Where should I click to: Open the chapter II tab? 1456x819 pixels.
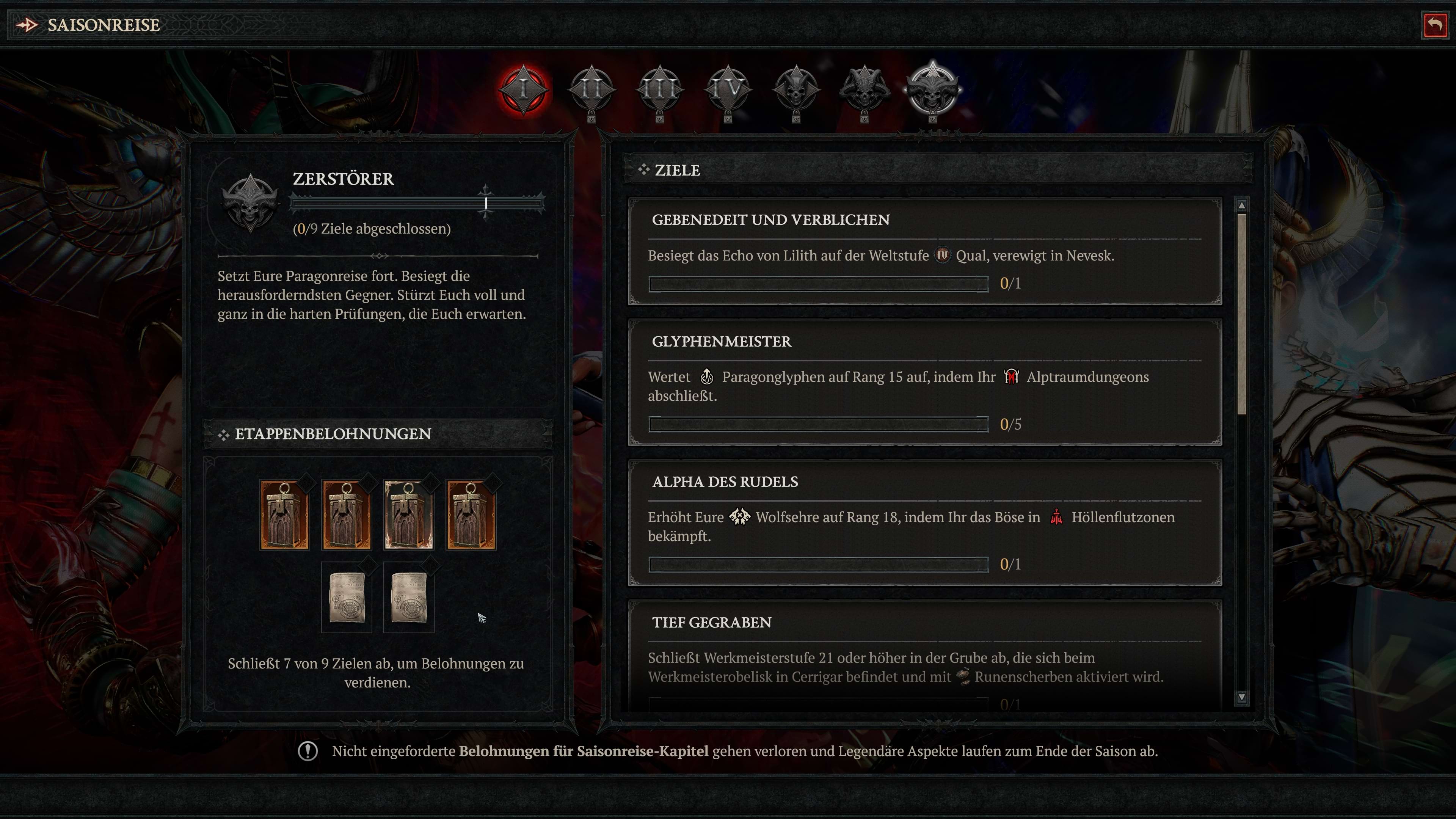(591, 89)
